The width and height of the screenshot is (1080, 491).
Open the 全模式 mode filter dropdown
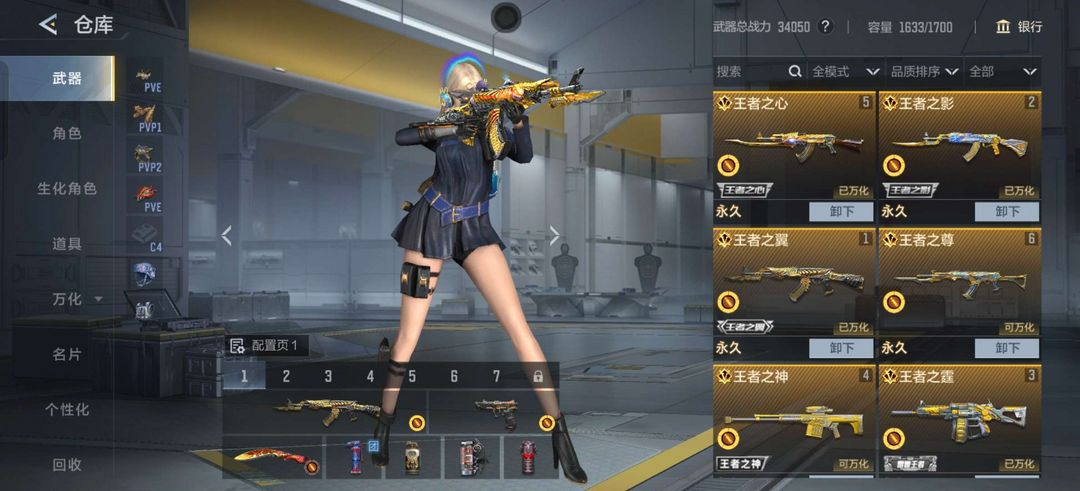click(844, 72)
